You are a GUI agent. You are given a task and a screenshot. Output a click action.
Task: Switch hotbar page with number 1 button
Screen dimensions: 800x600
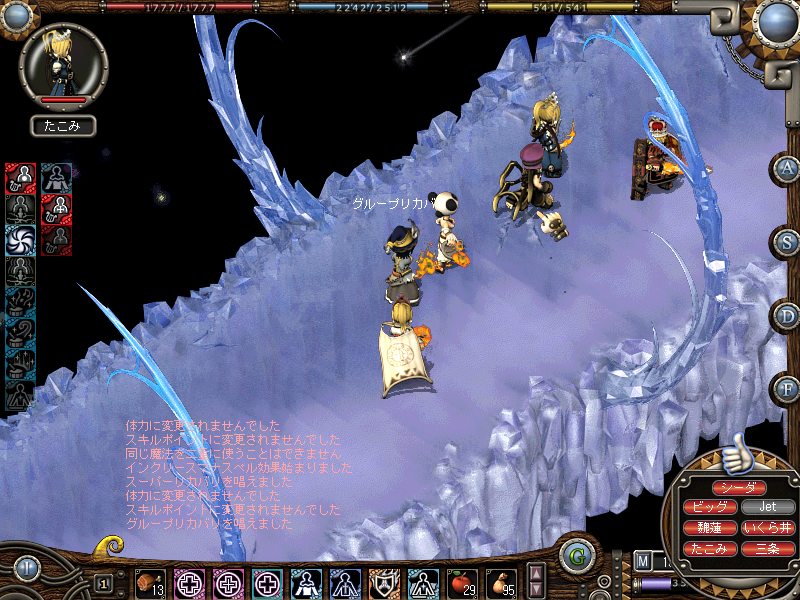click(103, 582)
